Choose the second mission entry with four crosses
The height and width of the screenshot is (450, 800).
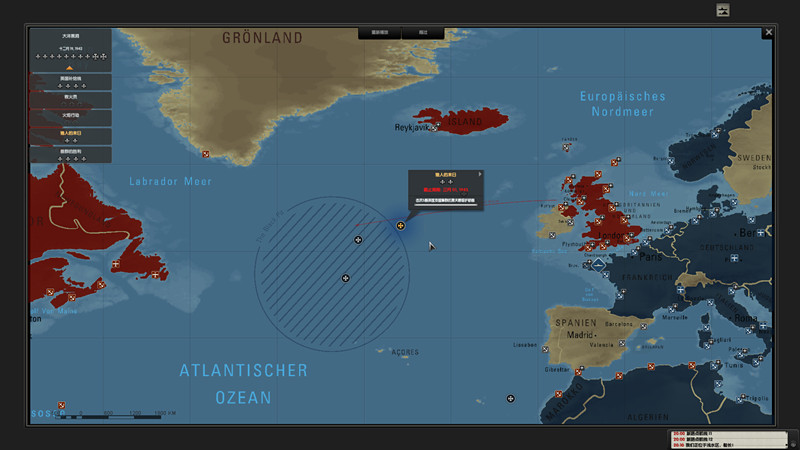[70, 81]
